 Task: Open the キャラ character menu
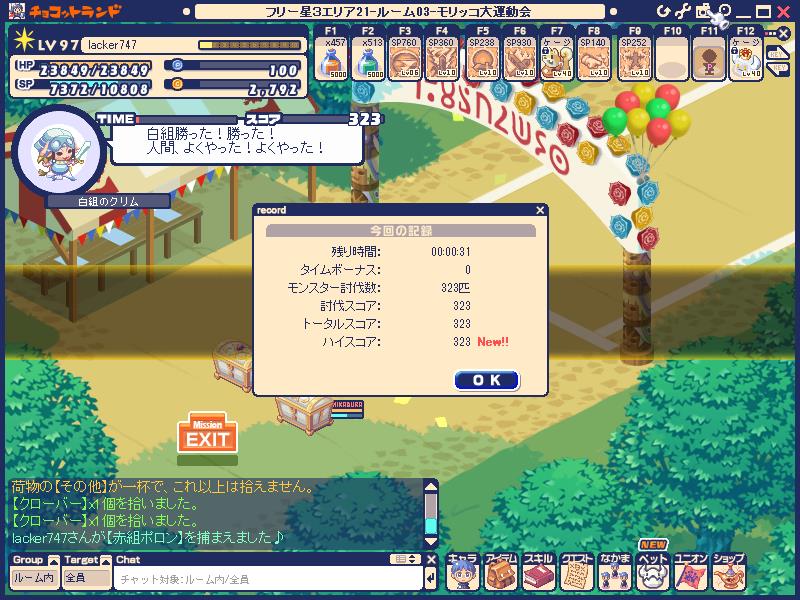(461, 573)
